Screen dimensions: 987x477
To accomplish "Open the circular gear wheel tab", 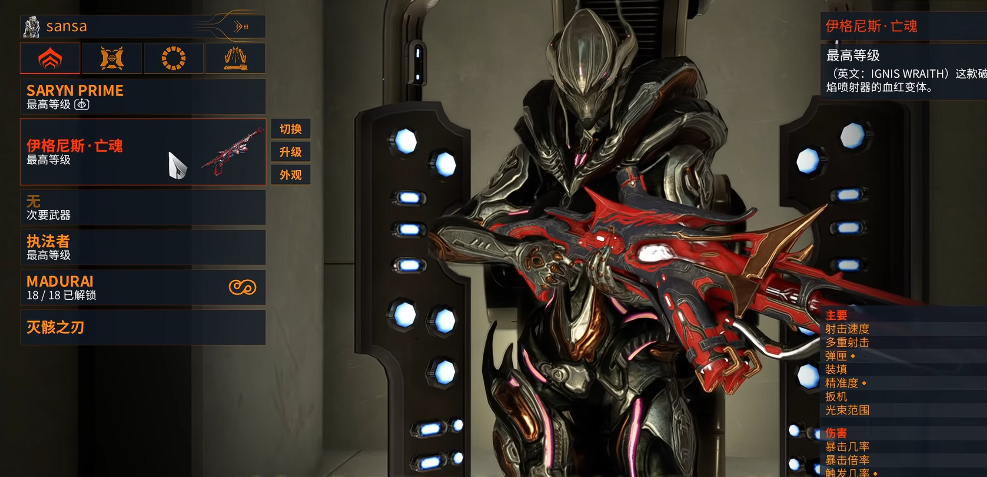I will click(174, 59).
